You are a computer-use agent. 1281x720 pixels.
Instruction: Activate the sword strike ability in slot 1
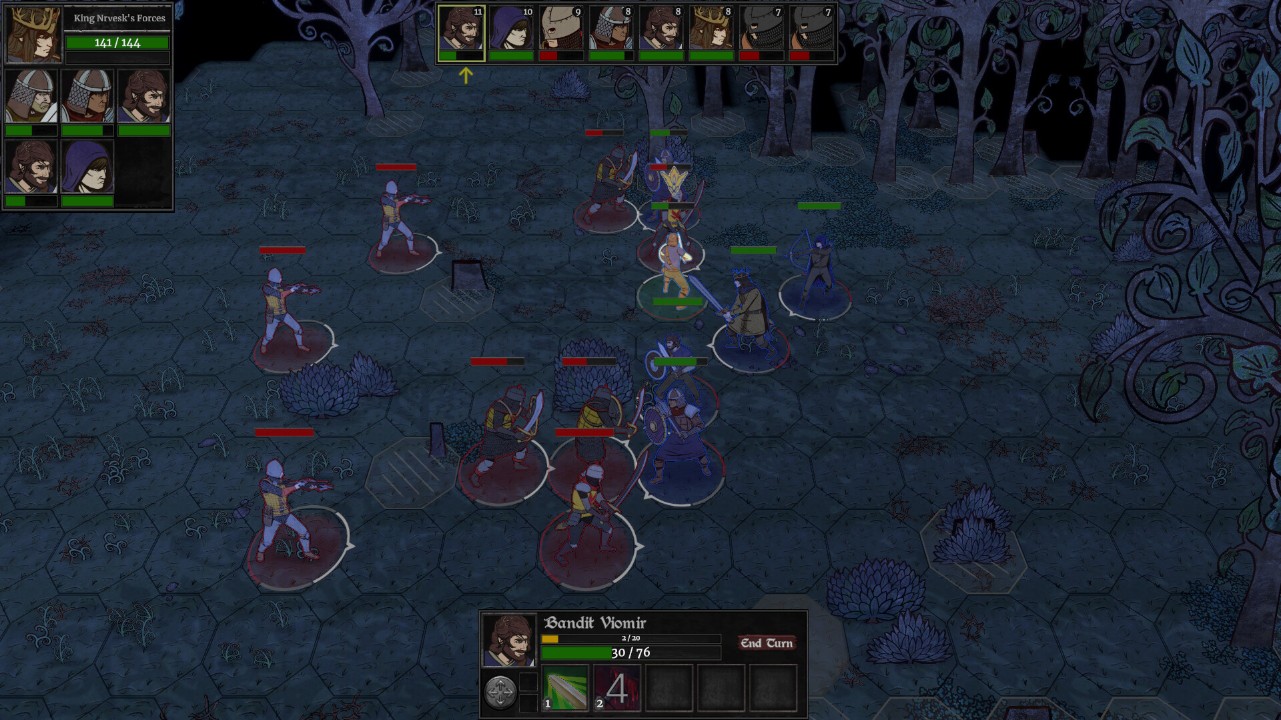click(x=565, y=689)
